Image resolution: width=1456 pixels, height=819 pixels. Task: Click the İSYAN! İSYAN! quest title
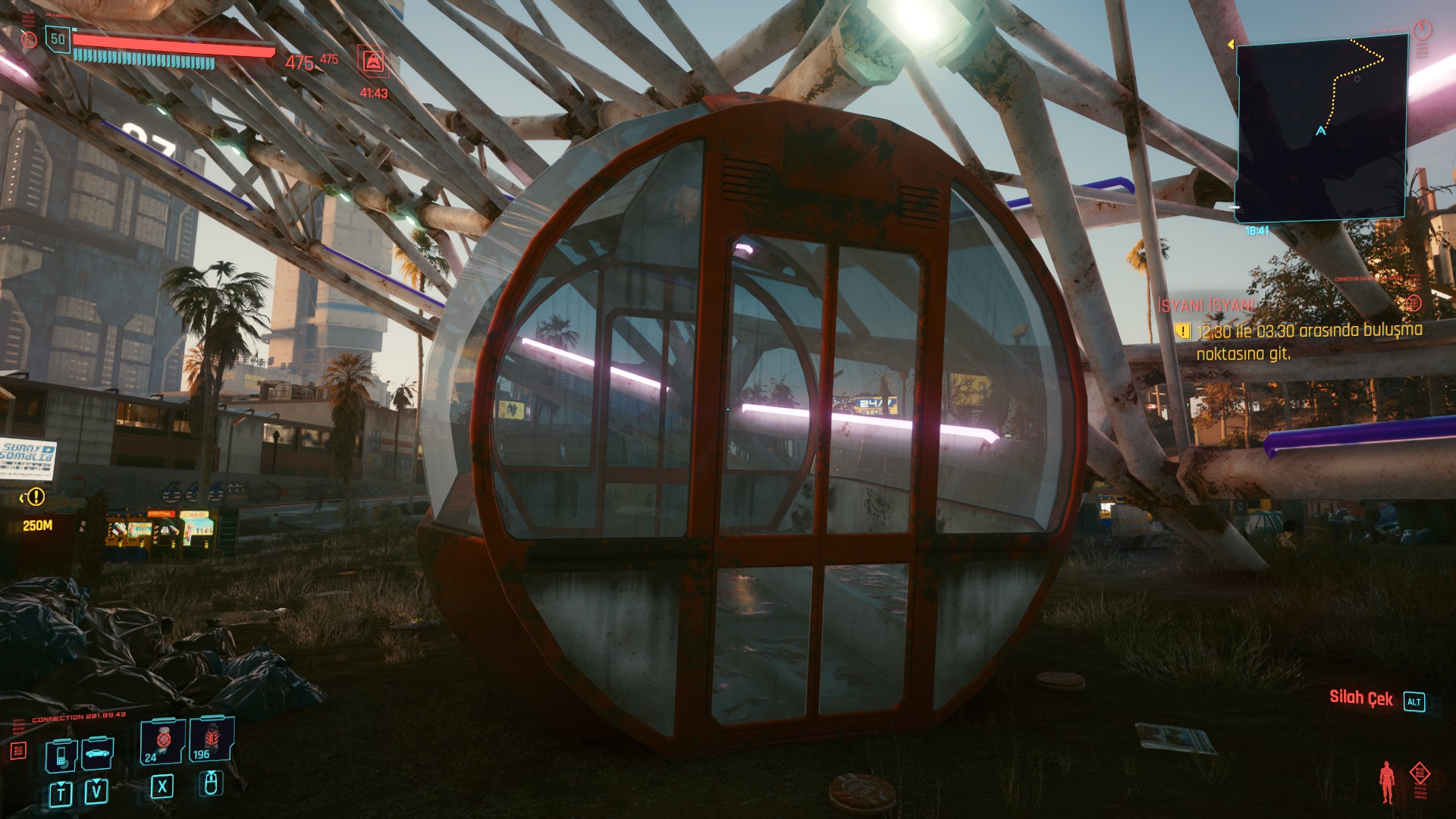[1206, 306]
